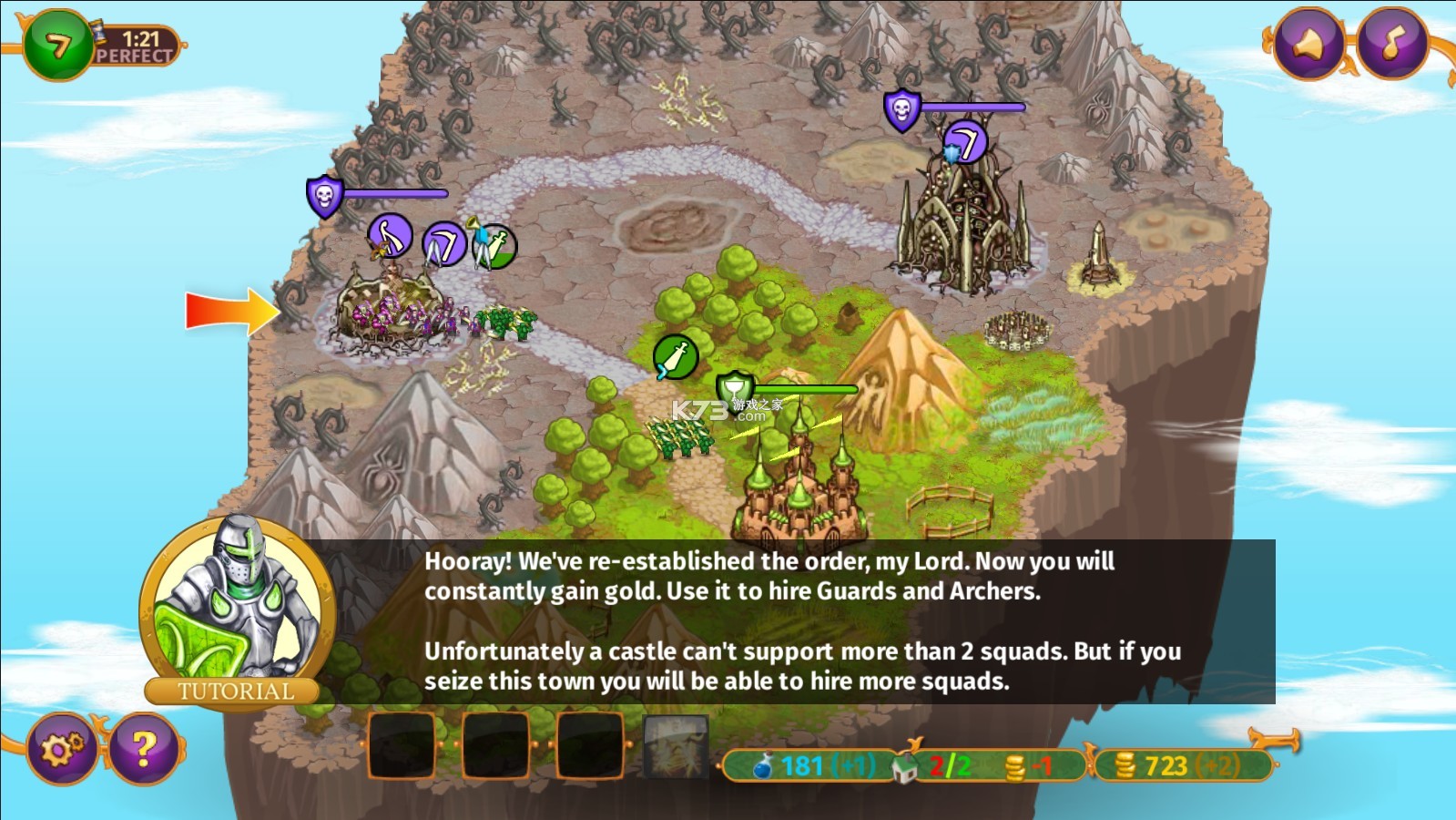Viewport: 1456px width, 820px height.
Task: Open the question mark help button
Action: coord(143,749)
